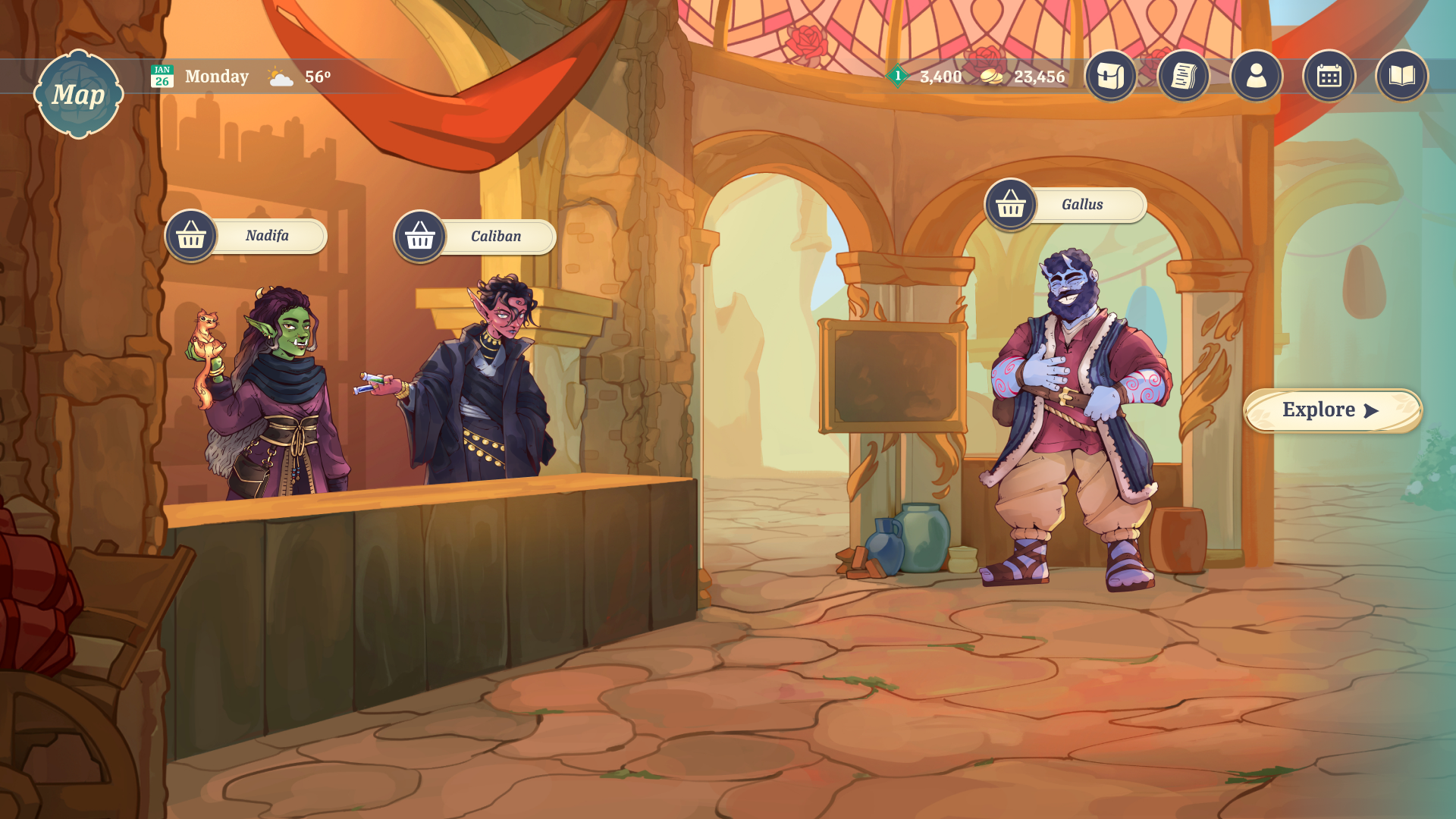Open the Map button

tap(78, 94)
